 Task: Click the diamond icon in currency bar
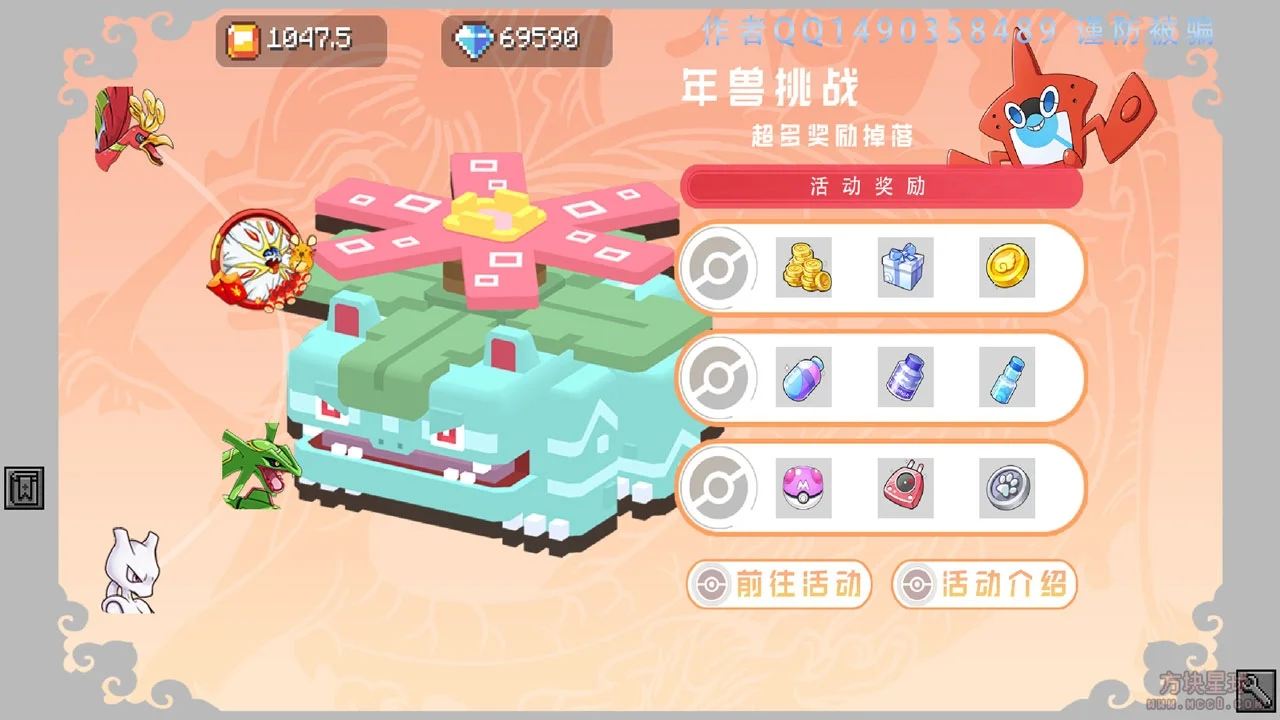[472, 41]
